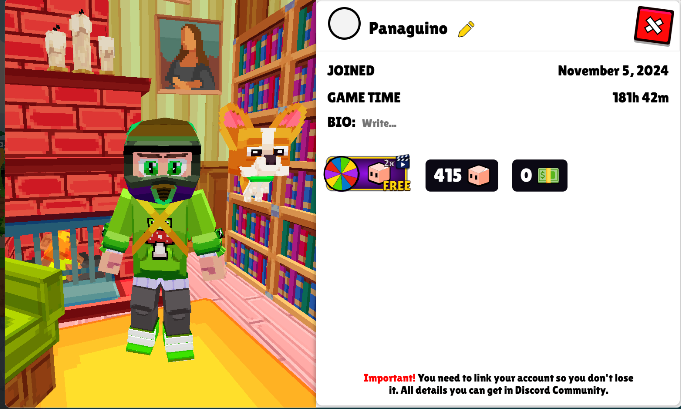Open the 415 pink cube currency counter

click(x=461, y=176)
